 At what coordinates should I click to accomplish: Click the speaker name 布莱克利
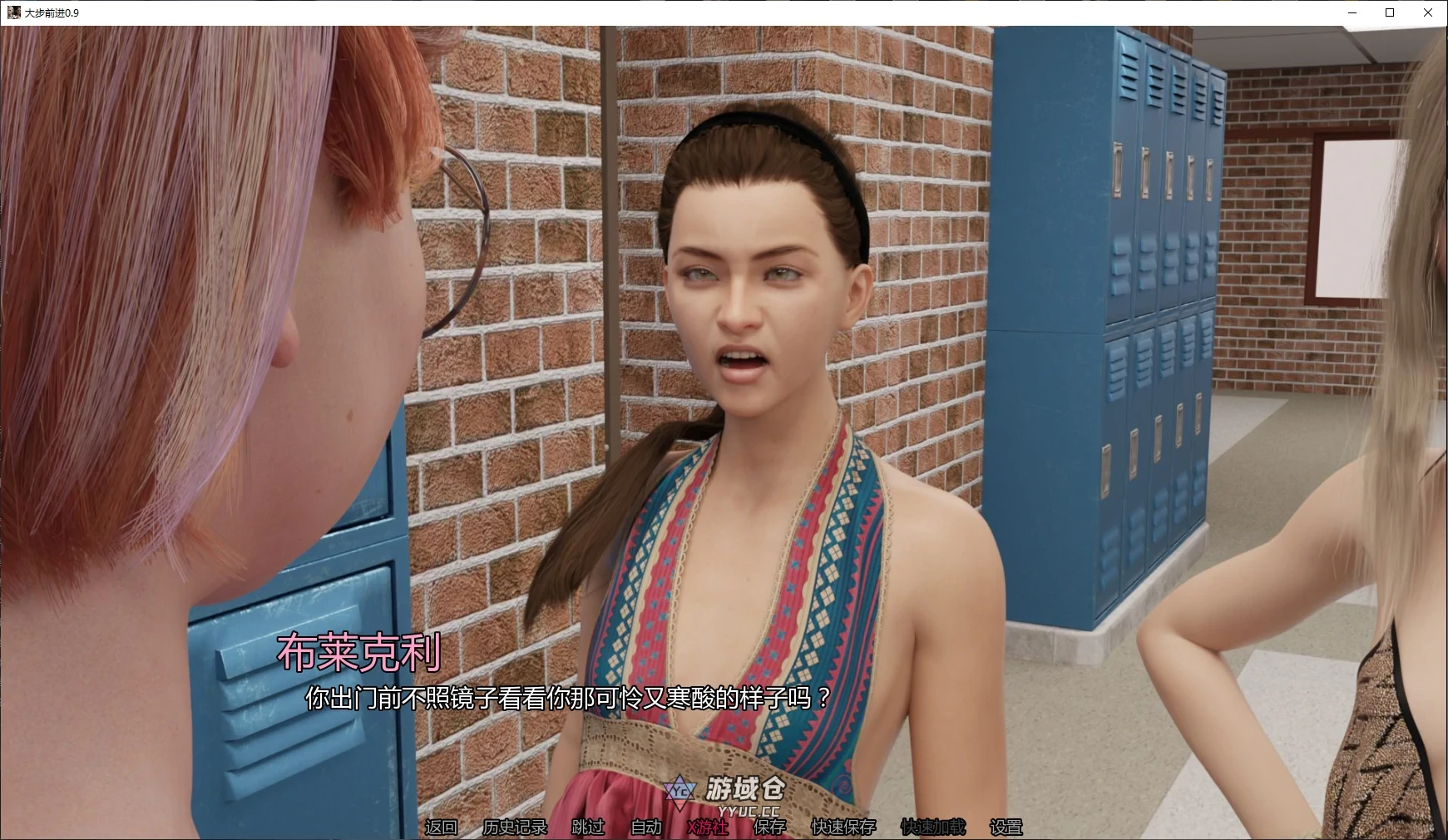pos(358,654)
